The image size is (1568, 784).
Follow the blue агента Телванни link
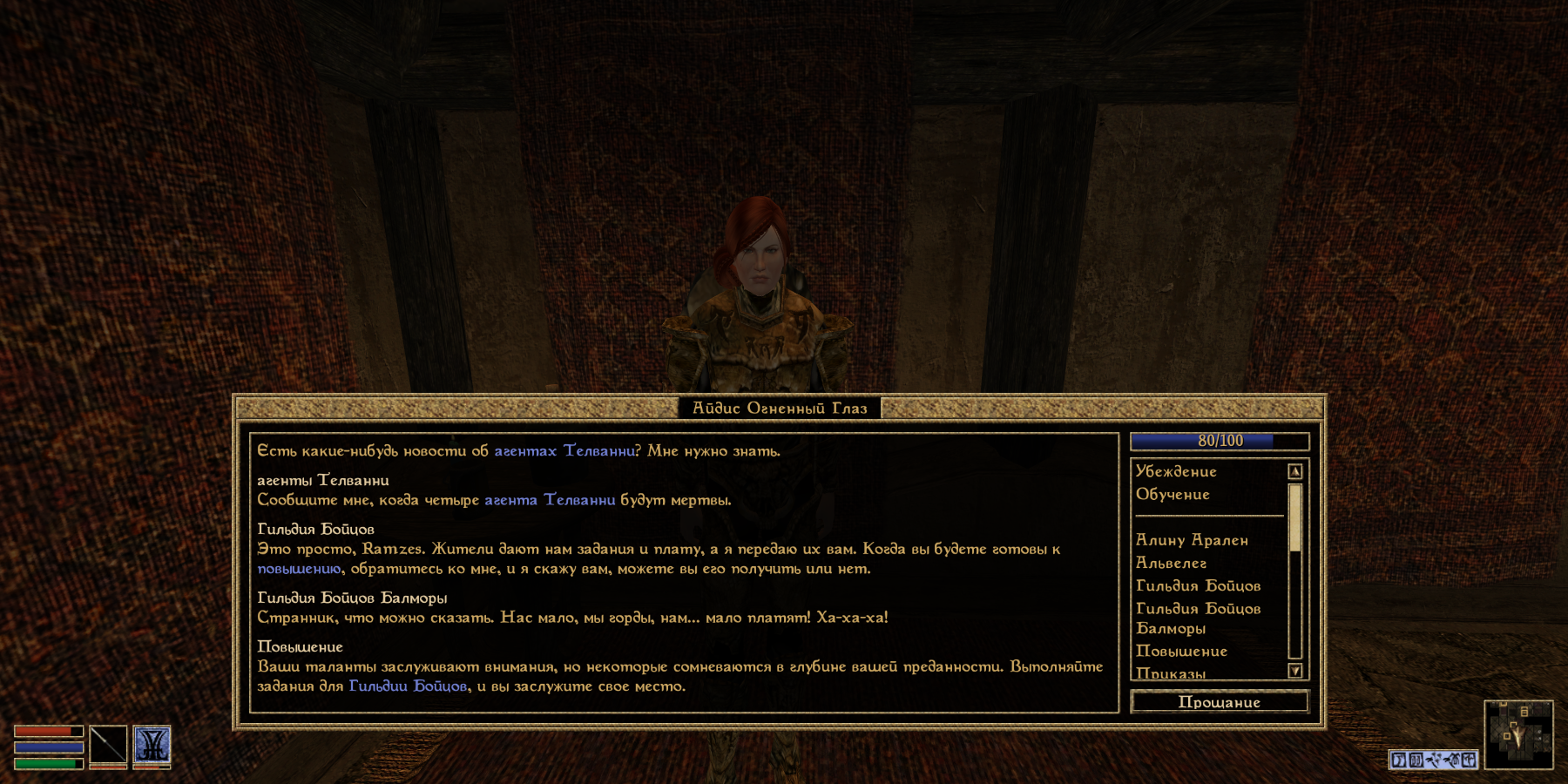coord(550,500)
